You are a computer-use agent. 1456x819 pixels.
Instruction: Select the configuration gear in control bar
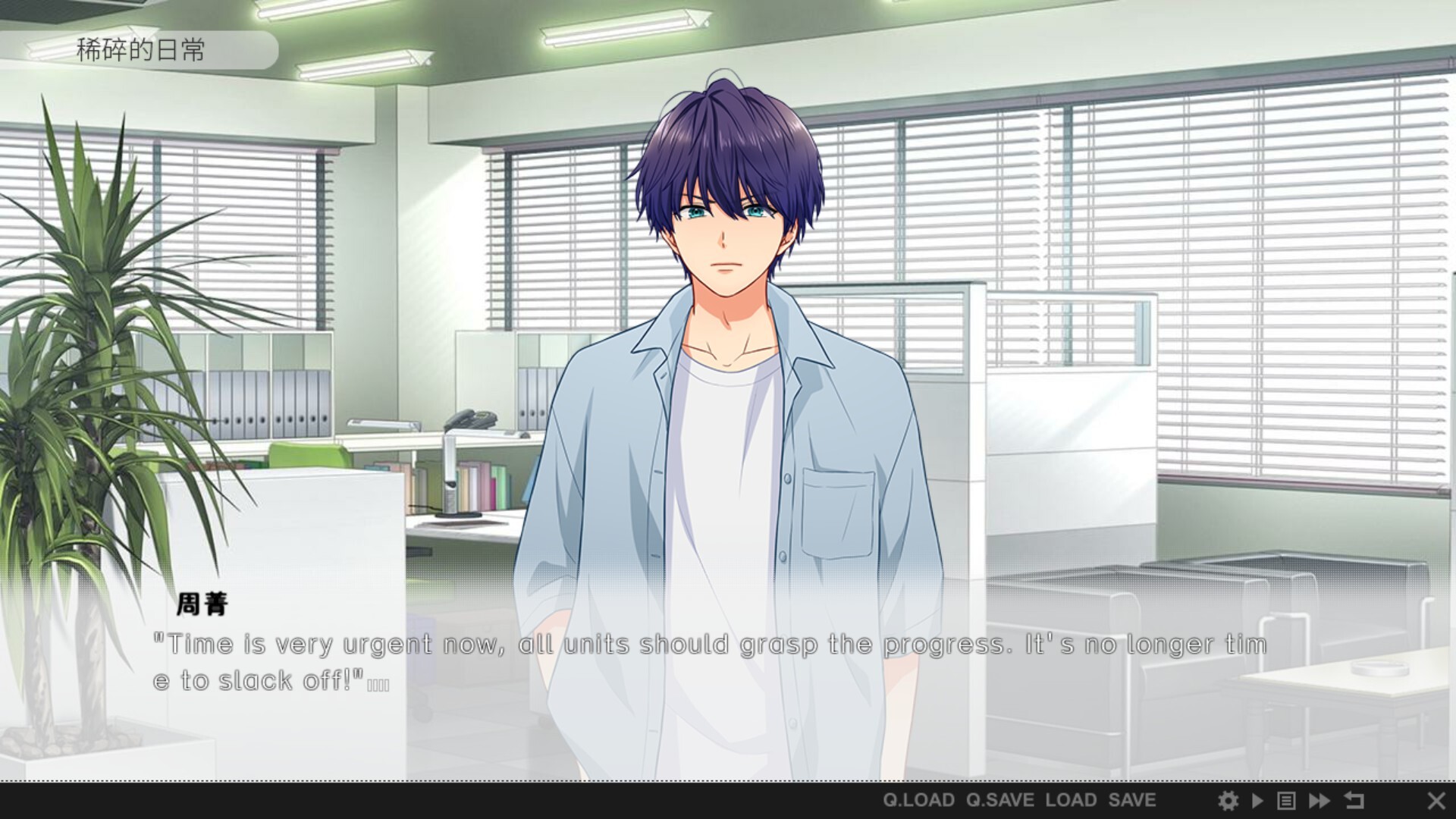tap(1230, 800)
